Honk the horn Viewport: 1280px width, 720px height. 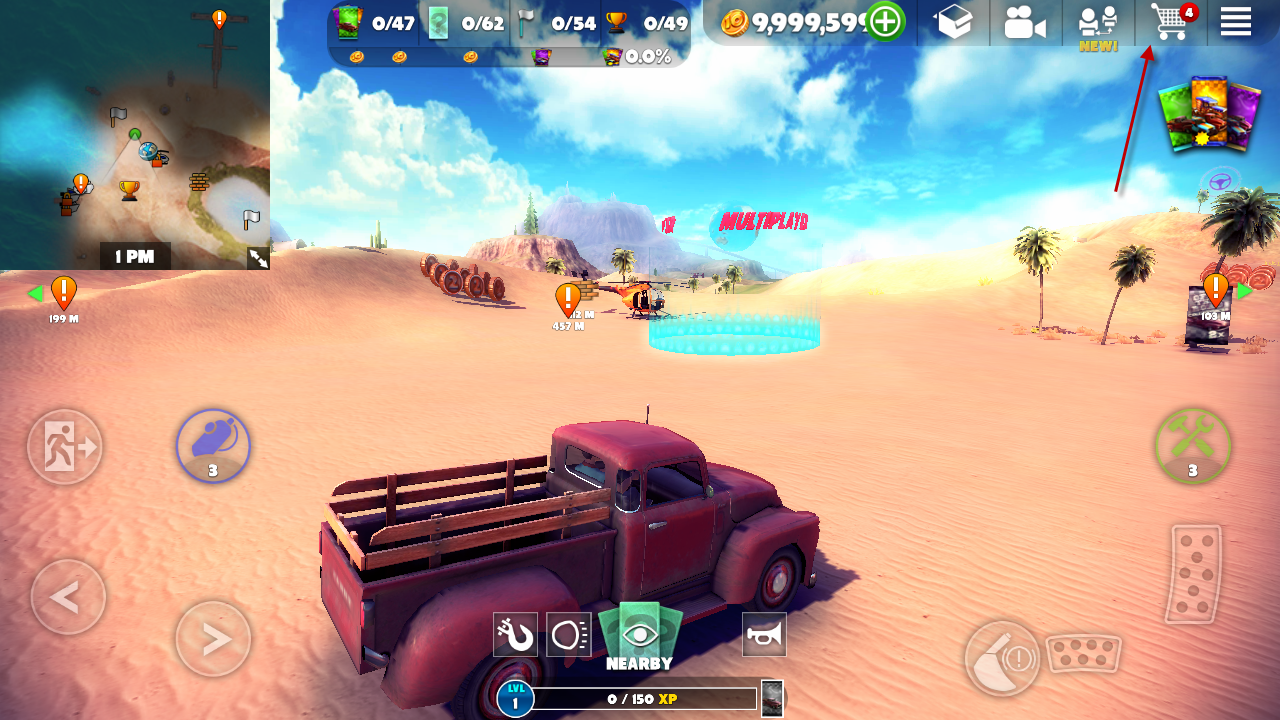click(764, 634)
